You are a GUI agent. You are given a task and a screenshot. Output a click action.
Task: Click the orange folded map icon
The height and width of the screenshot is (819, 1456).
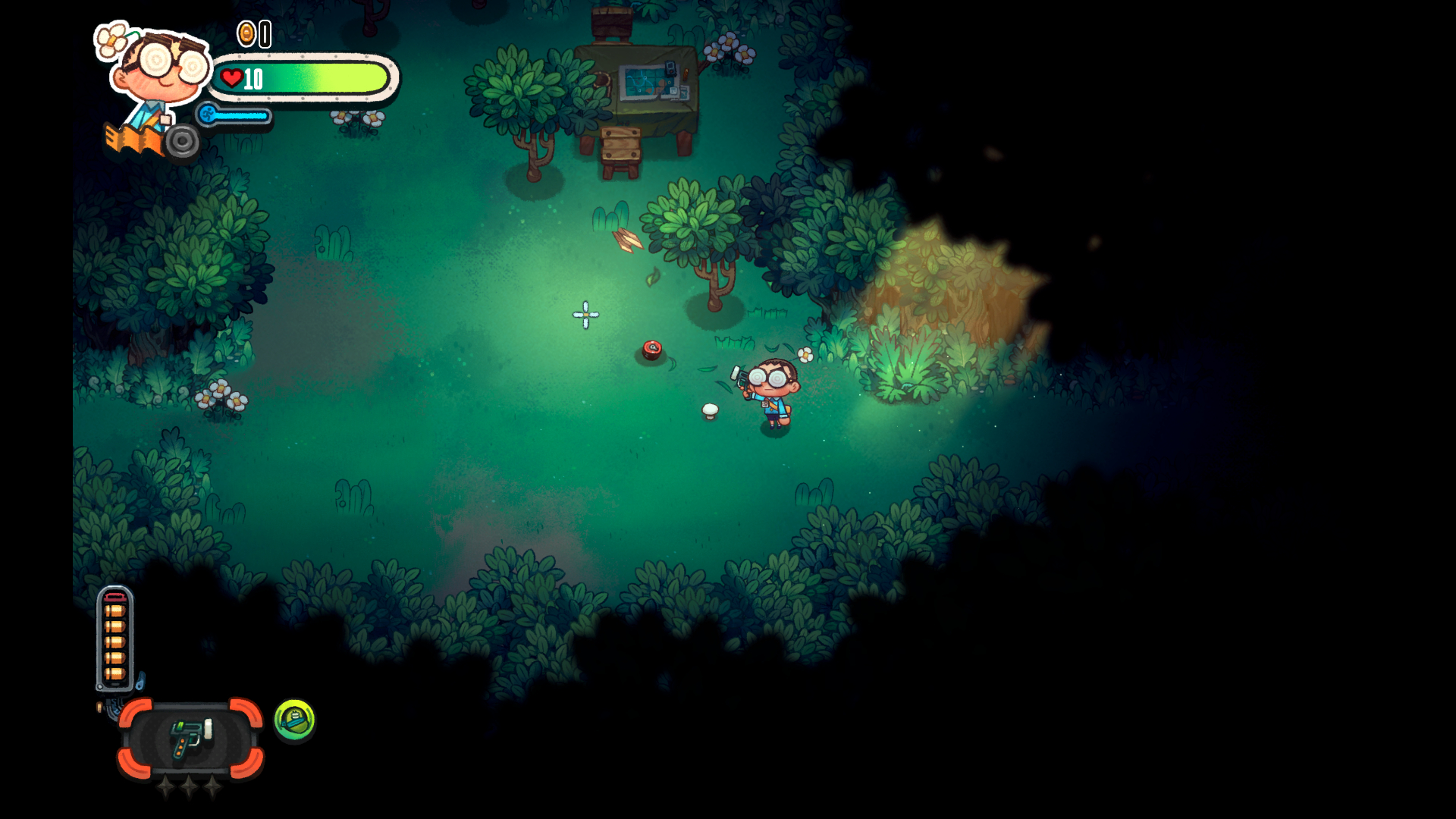[x=132, y=139]
